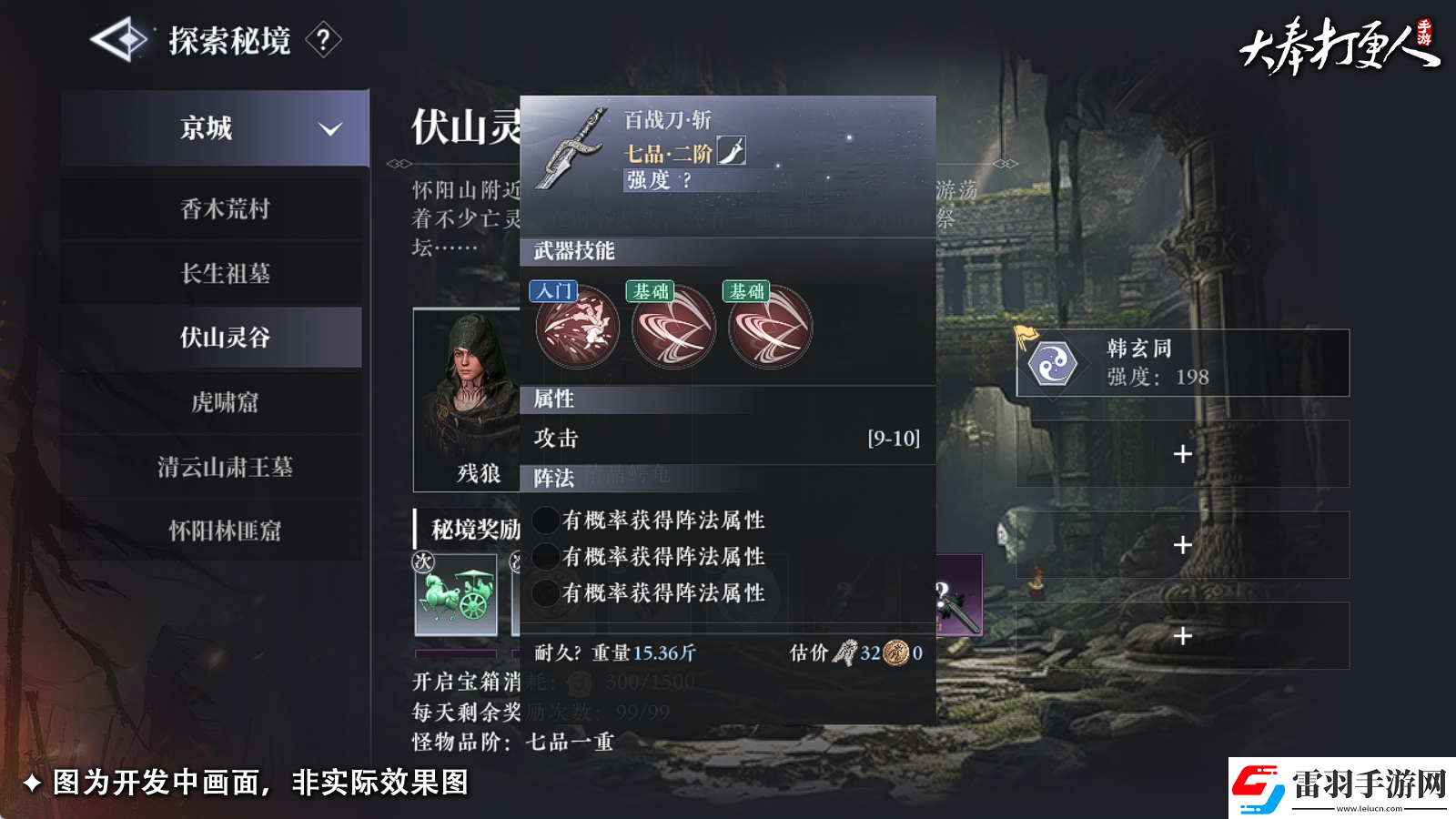Click 韩玄同's yin-yang hexagonal emblem
The width and height of the screenshot is (1456, 819).
1051,362
